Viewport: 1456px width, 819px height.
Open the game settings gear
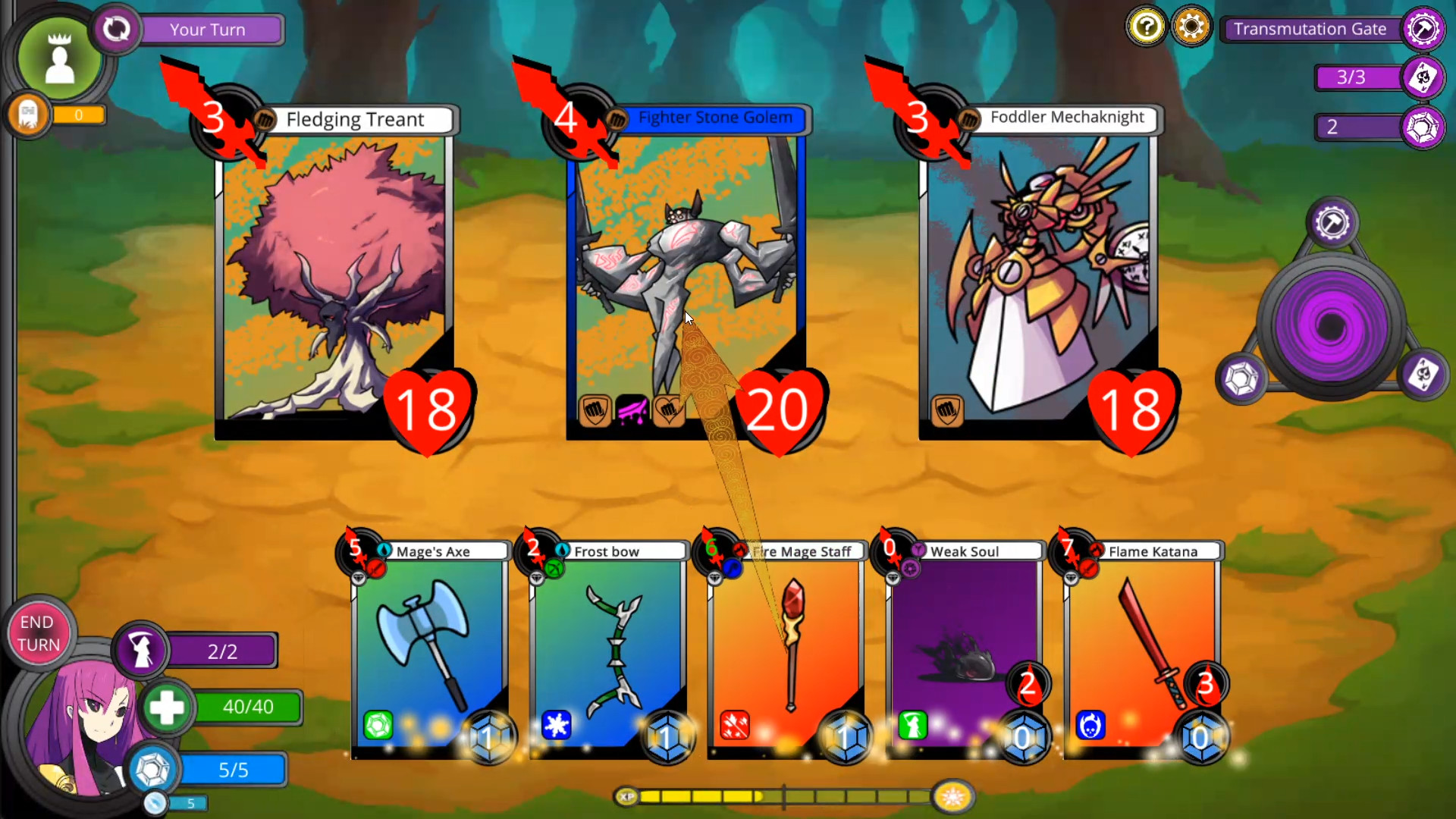[1192, 26]
